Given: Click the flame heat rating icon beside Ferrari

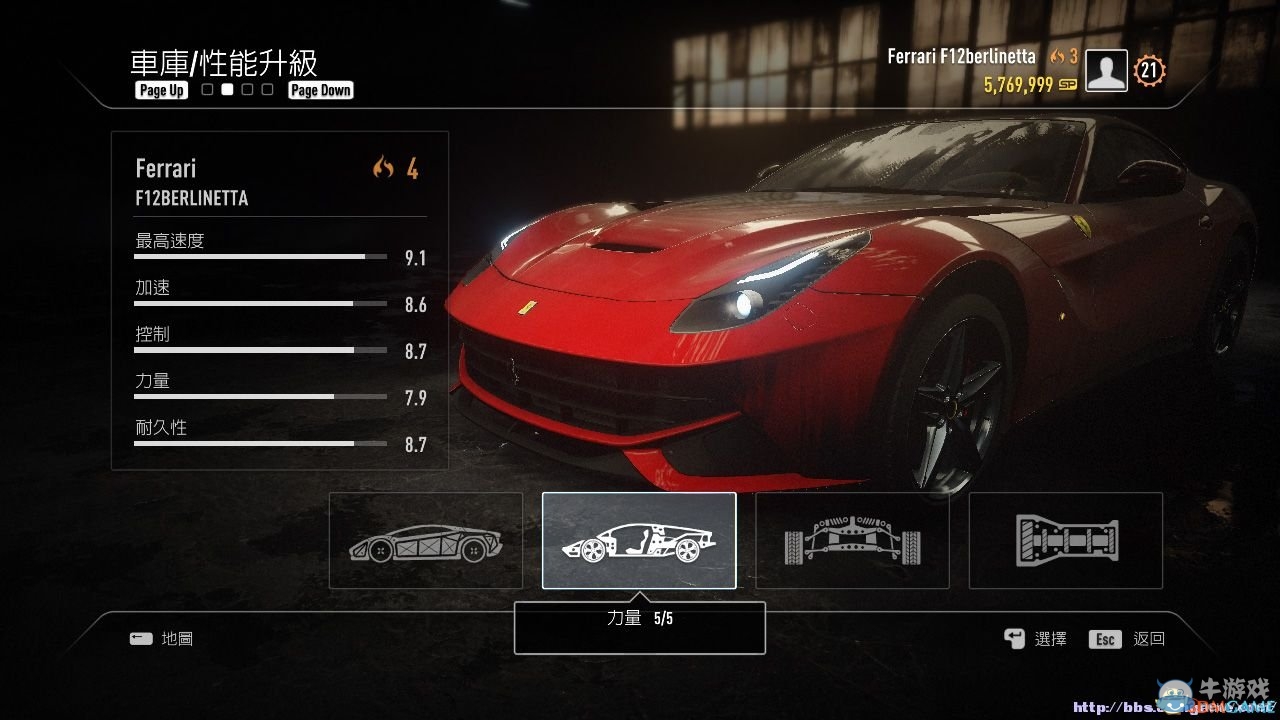Looking at the screenshot, I should 385,166.
